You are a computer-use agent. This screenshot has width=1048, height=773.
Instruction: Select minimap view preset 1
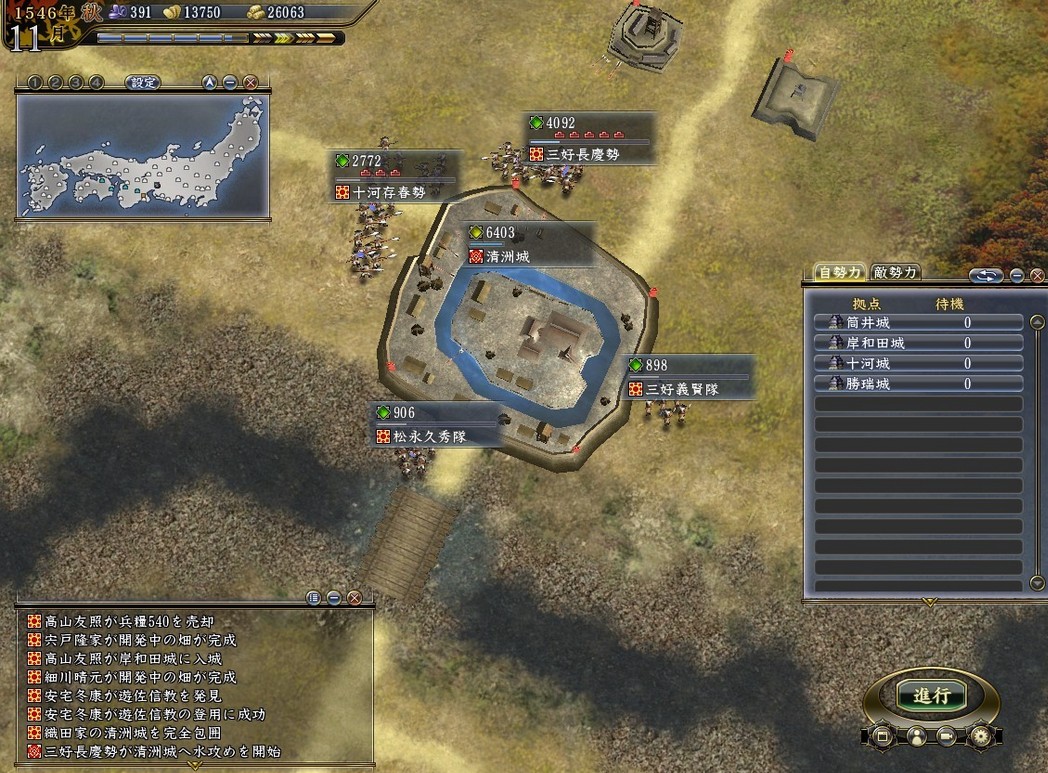36,83
